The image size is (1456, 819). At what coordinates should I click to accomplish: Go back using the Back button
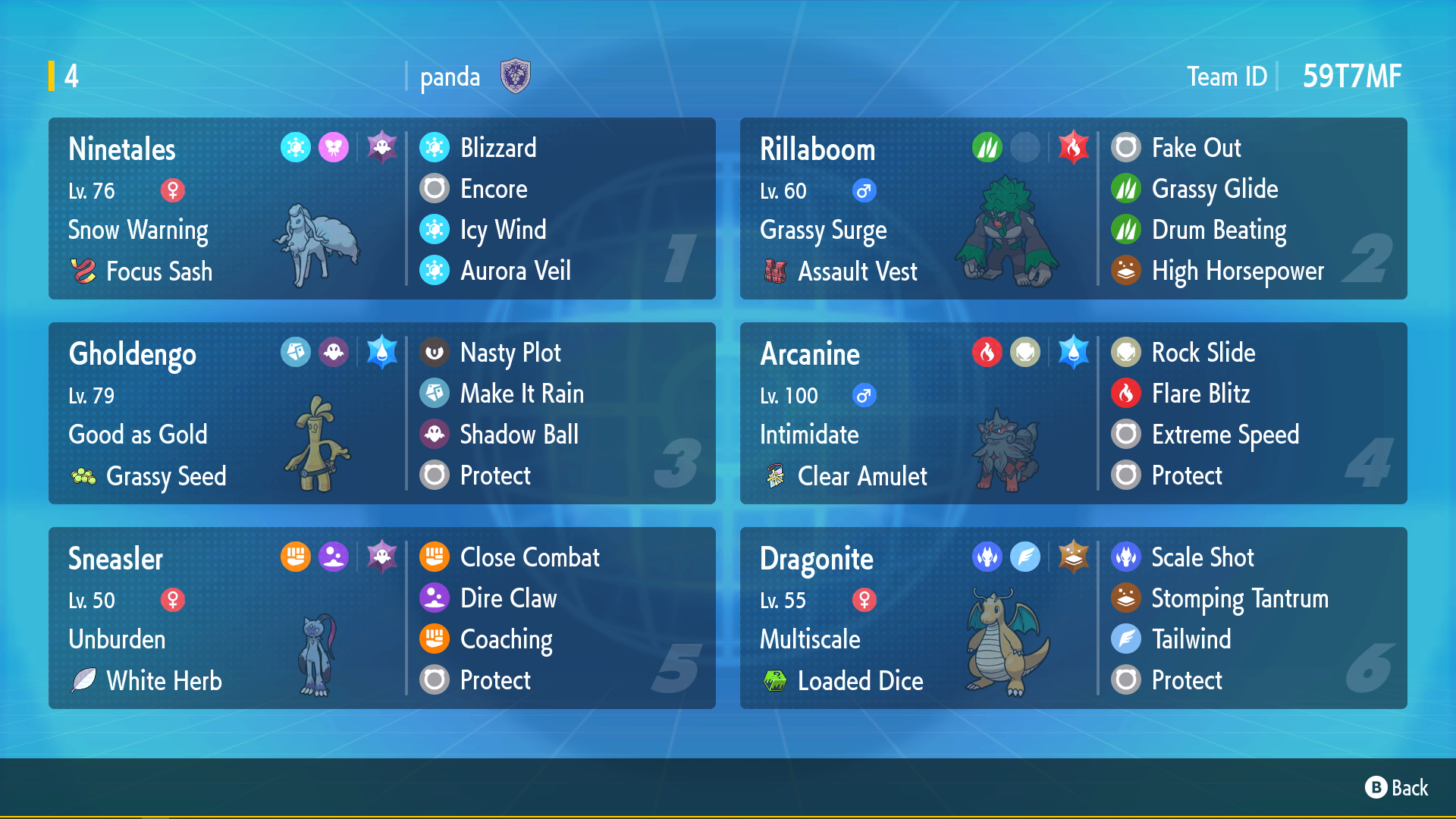1396,788
